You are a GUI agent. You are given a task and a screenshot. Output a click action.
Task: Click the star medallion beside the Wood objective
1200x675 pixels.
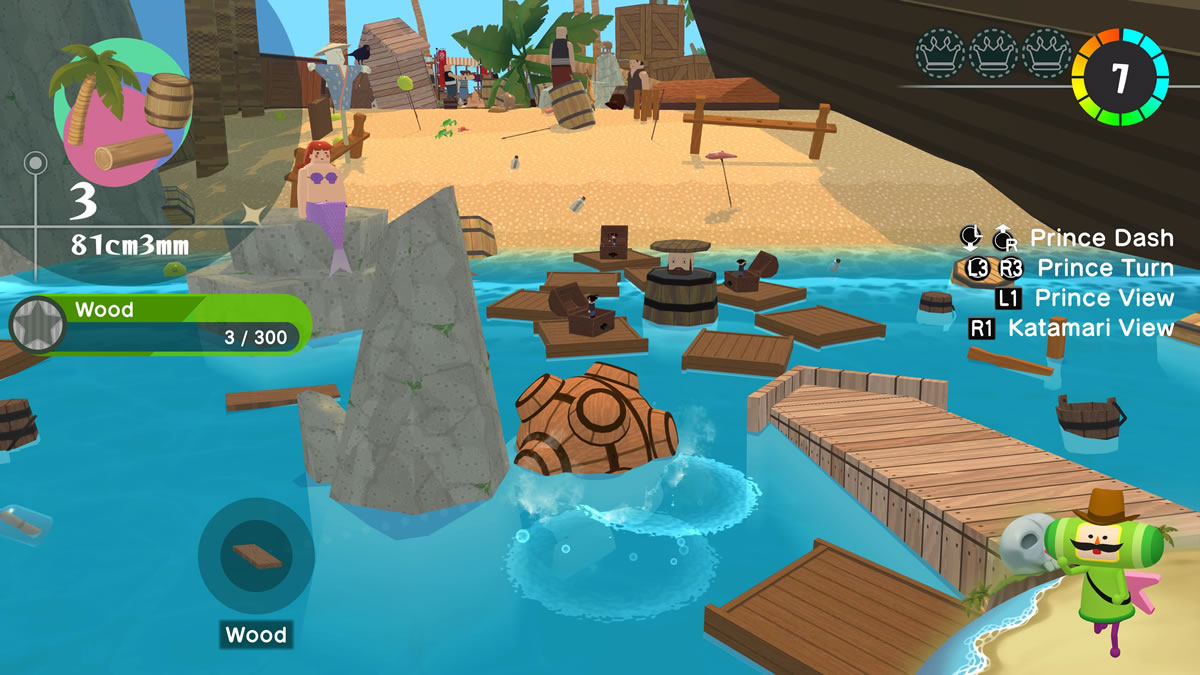tap(38, 325)
